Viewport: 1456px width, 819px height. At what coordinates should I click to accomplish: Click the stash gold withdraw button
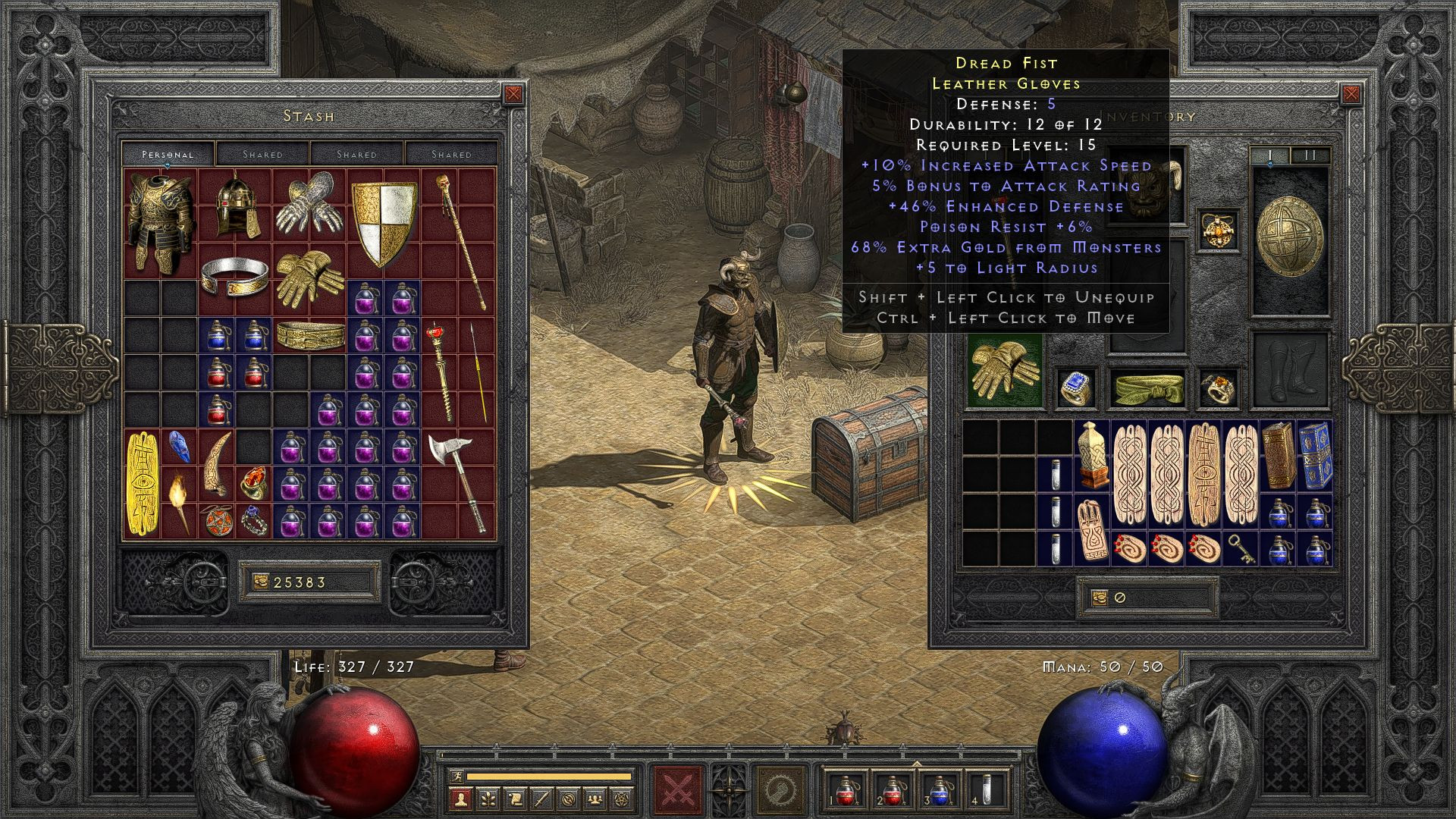pos(260,582)
